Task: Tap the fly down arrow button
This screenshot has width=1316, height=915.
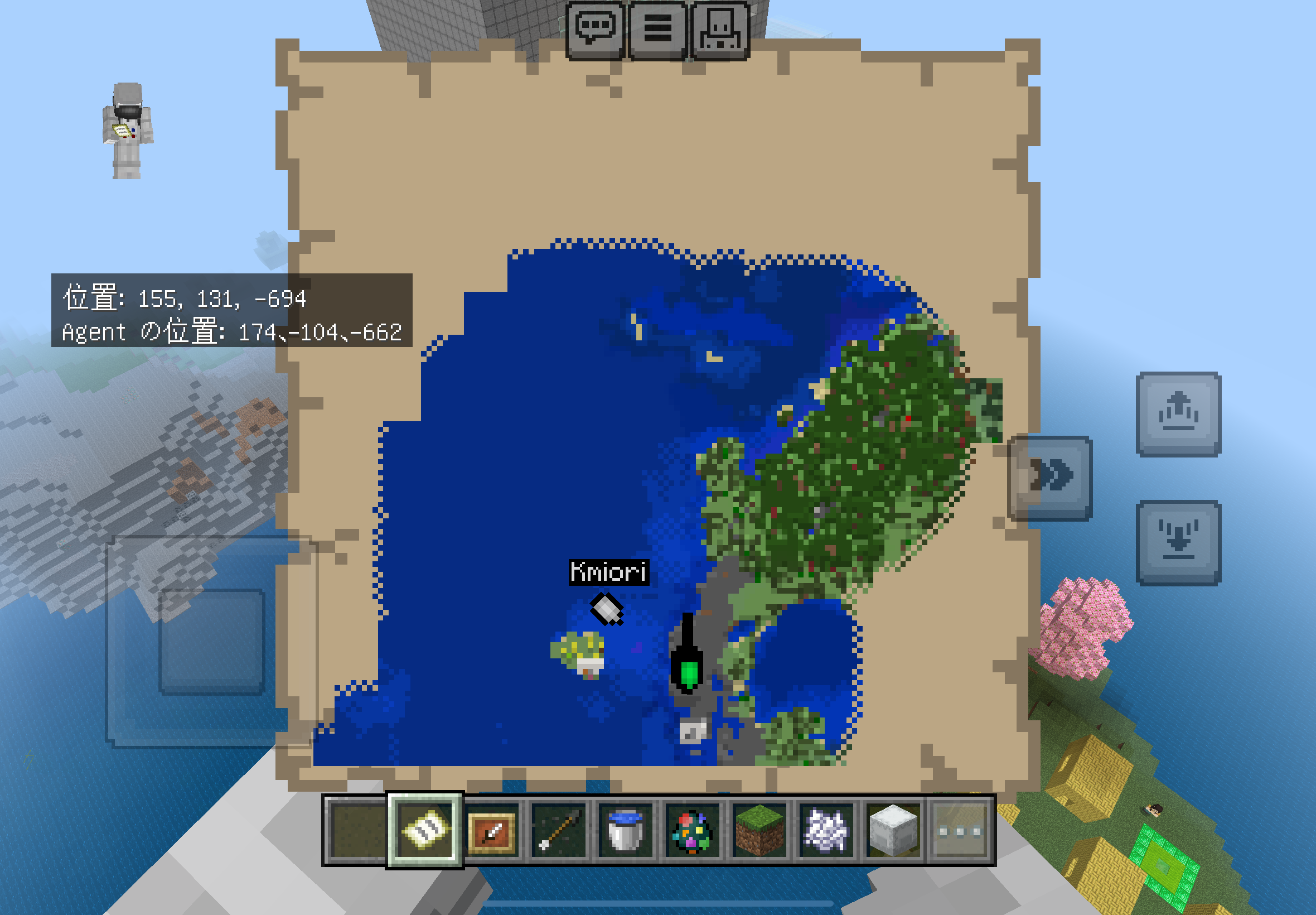Action: [x=1178, y=542]
